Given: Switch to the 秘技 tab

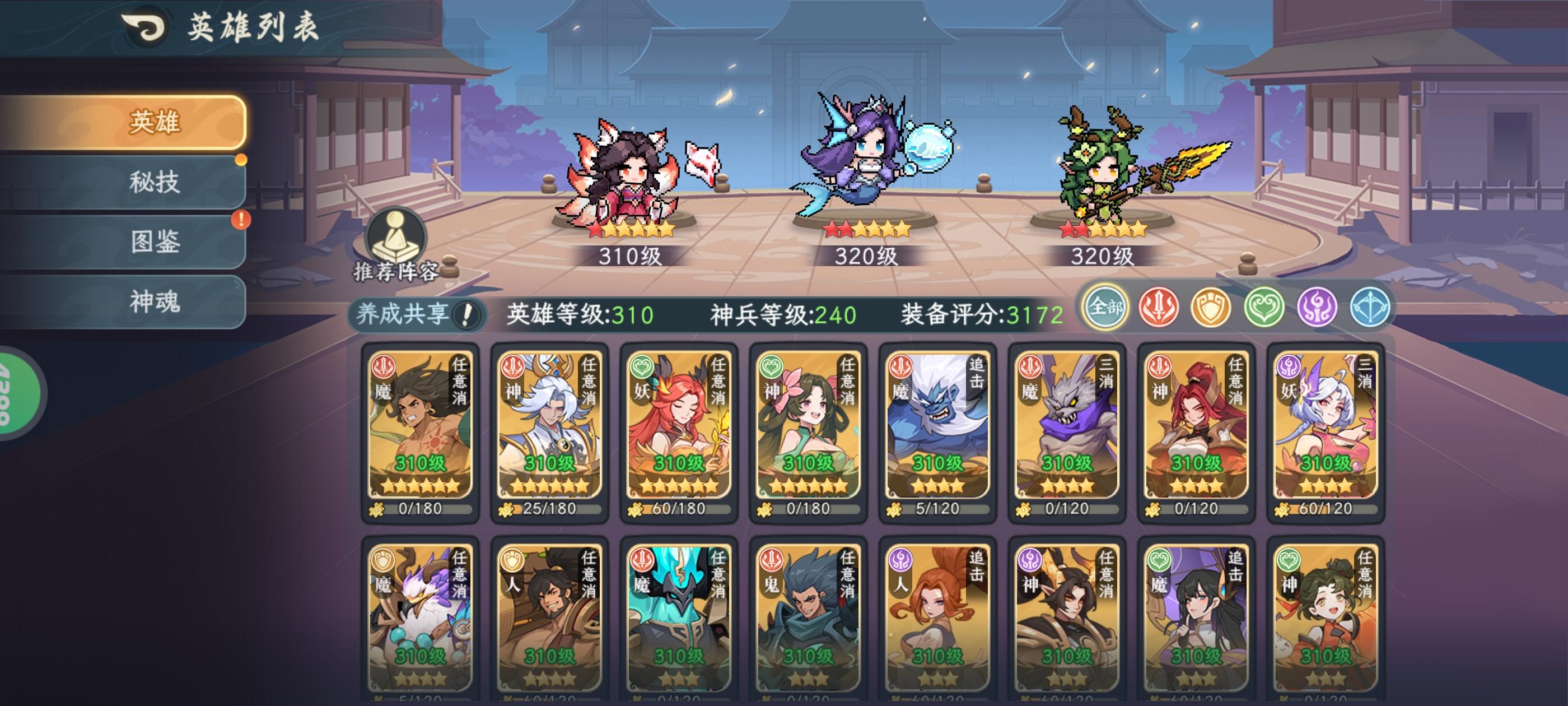Looking at the screenshot, I should point(154,182).
